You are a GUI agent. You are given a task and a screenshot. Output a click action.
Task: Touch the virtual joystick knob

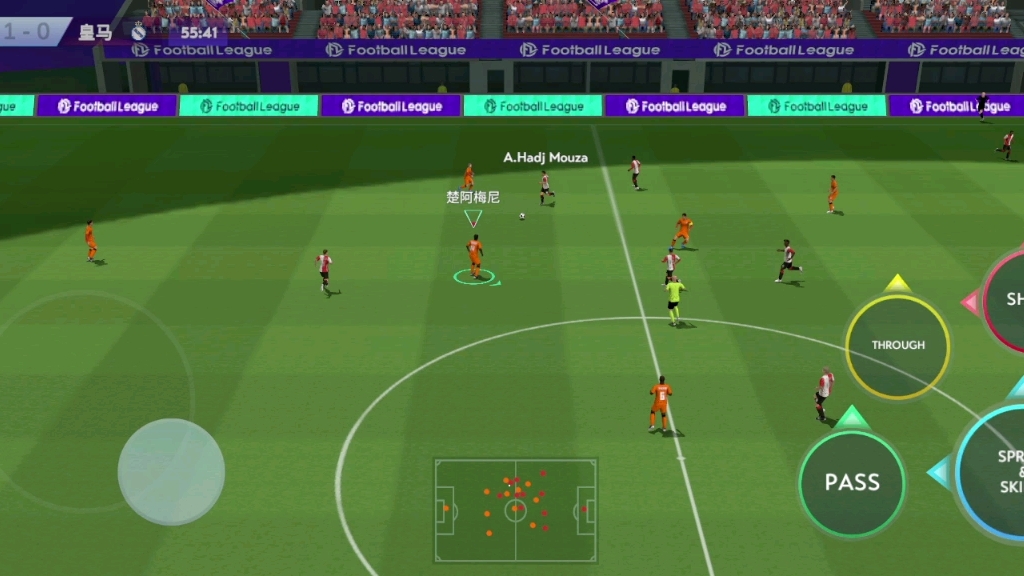pos(171,471)
